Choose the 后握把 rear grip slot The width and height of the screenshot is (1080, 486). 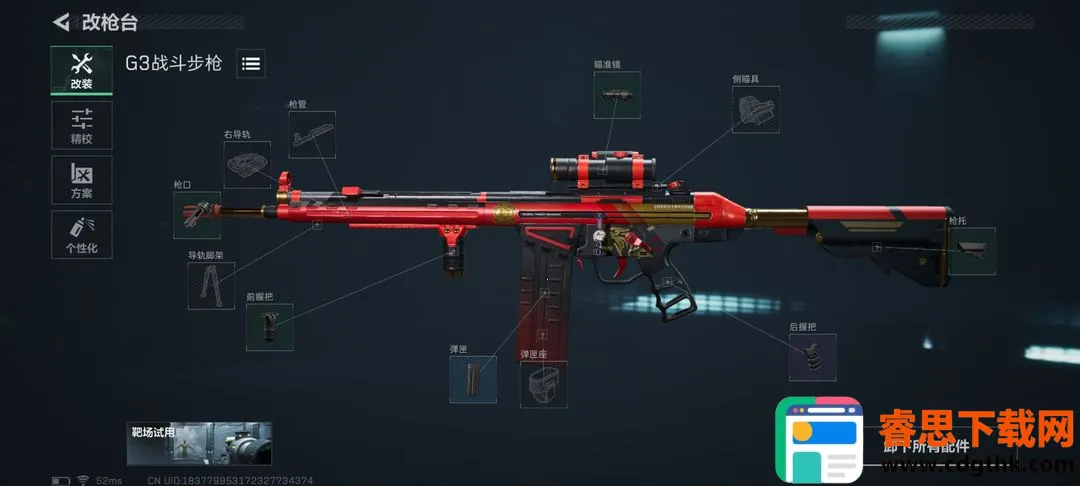tap(812, 357)
